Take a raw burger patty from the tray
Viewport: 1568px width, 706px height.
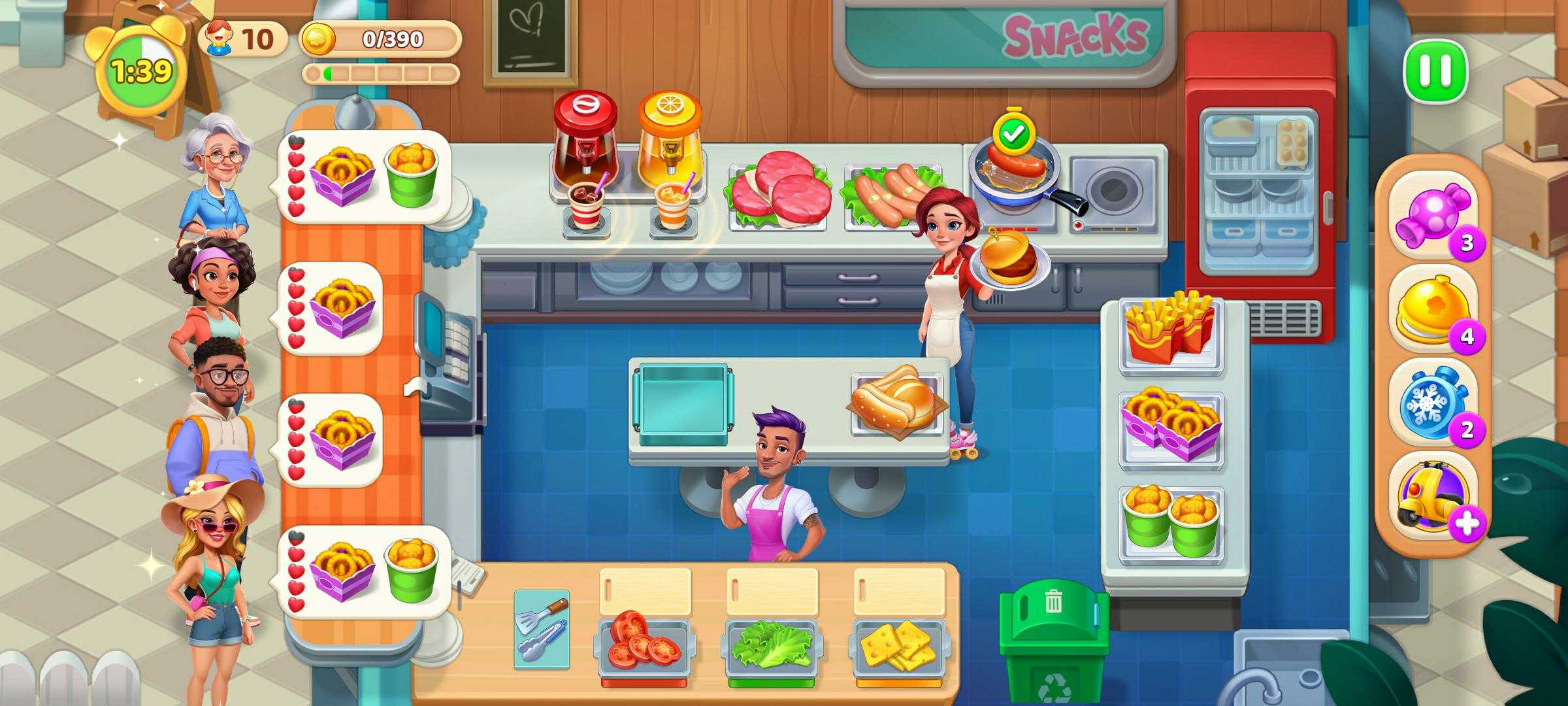pyautogui.click(x=777, y=190)
